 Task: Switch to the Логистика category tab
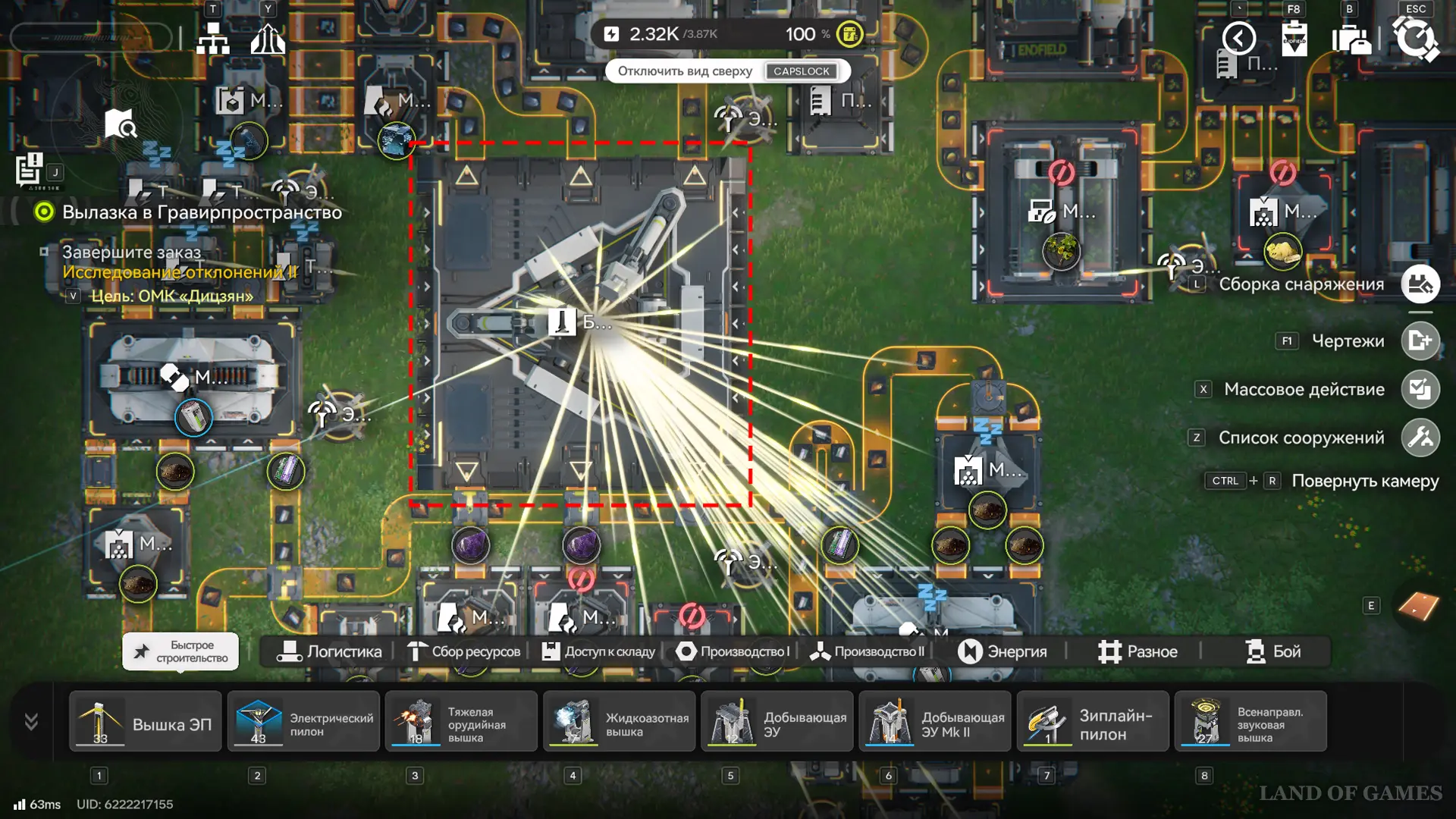pos(329,651)
